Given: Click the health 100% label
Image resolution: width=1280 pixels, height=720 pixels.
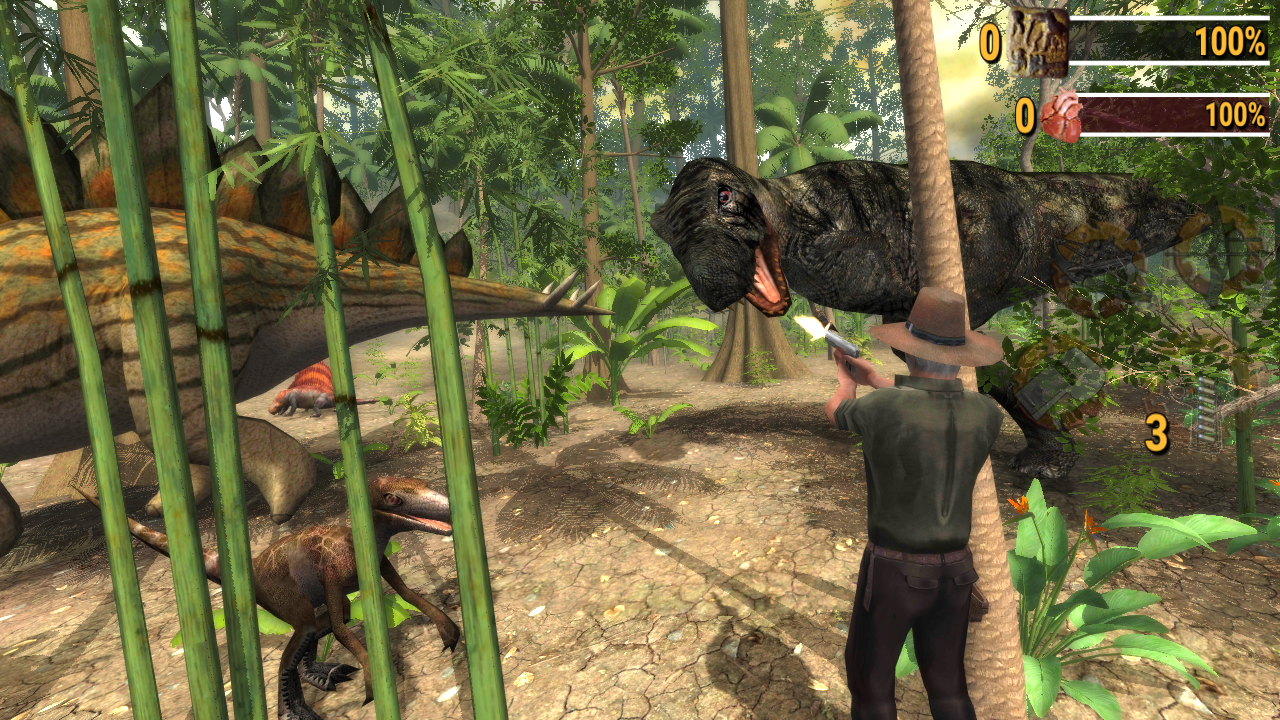Looking at the screenshot, I should tap(1236, 116).
